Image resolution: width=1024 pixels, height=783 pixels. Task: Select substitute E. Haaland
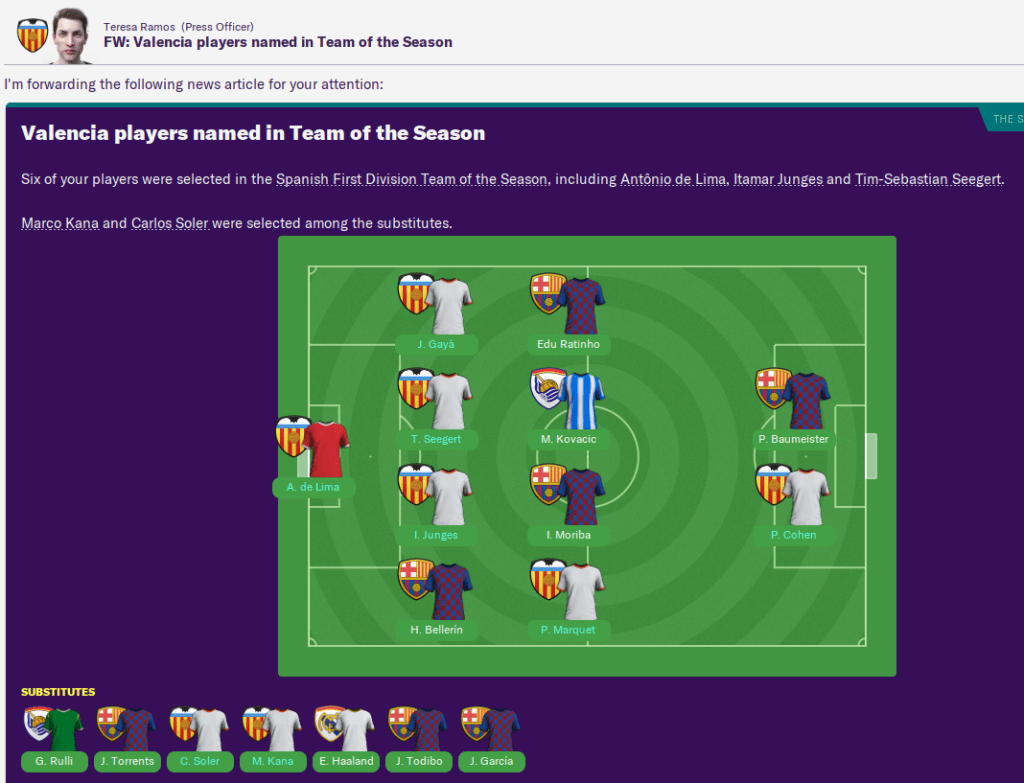[x=344, y=761]
